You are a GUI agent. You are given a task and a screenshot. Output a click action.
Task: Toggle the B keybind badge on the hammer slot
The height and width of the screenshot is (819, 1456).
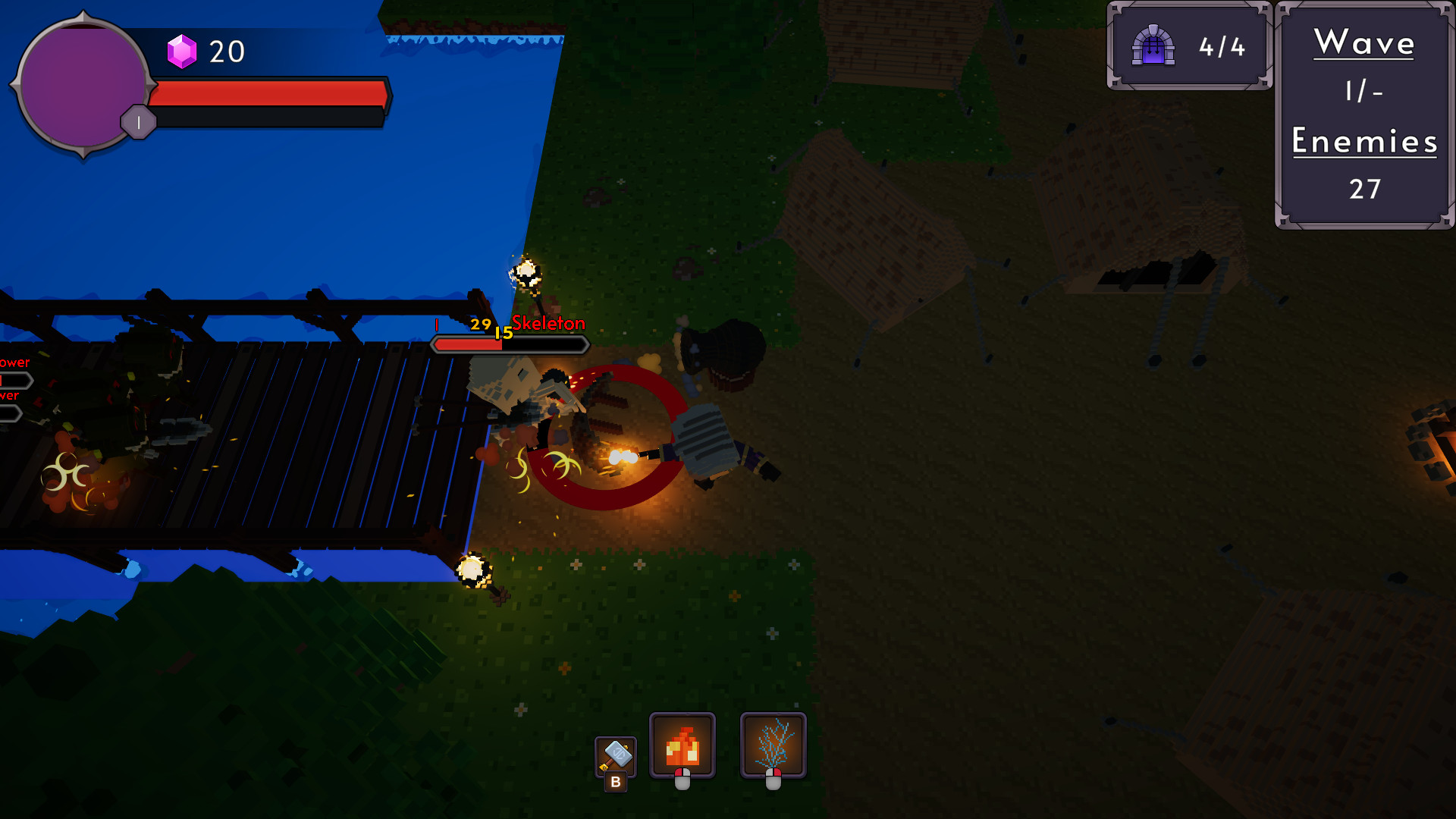pyautogui.click(x=616, y=782)
